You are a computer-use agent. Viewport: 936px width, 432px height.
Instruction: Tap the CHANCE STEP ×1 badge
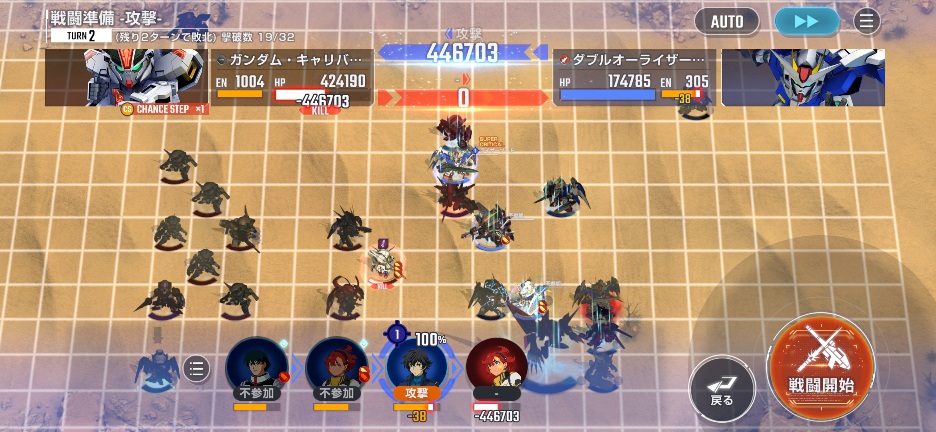point(165,109)
